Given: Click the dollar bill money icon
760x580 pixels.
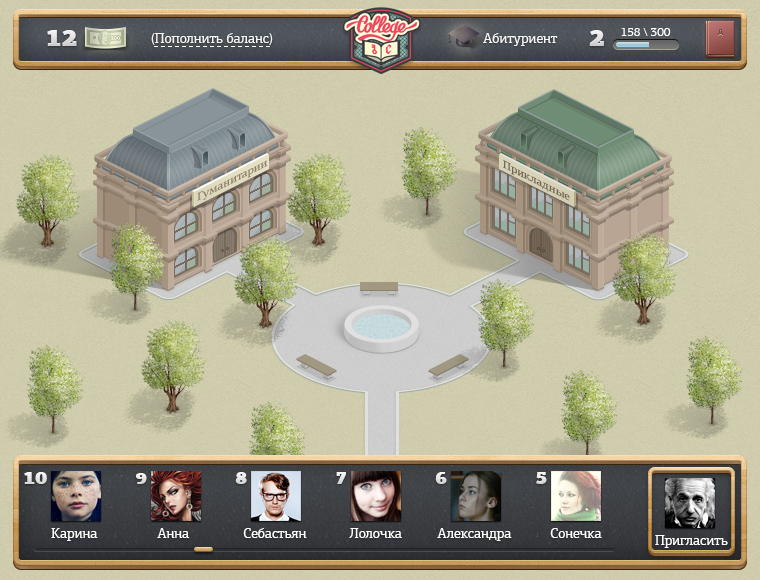Looking at the screenshot, I should pyautogui.click(x=105, y=38).
